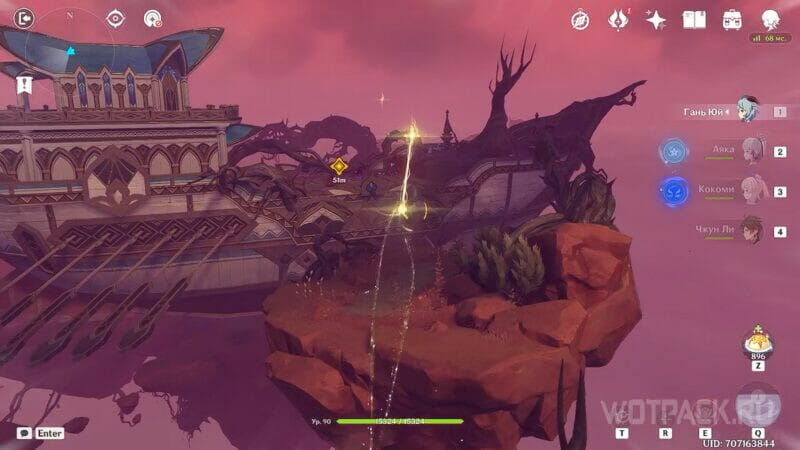This screenshot has height=450, width=800.
Task: Open the compass Adventurer Handbook icon
Action: point(580,19)
